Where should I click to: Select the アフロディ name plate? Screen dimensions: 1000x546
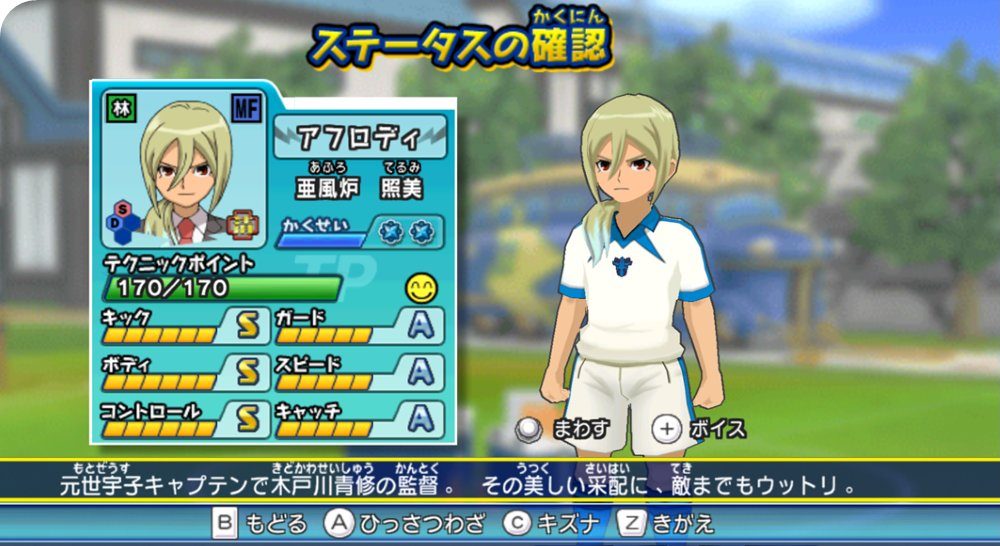coord(359,136)
